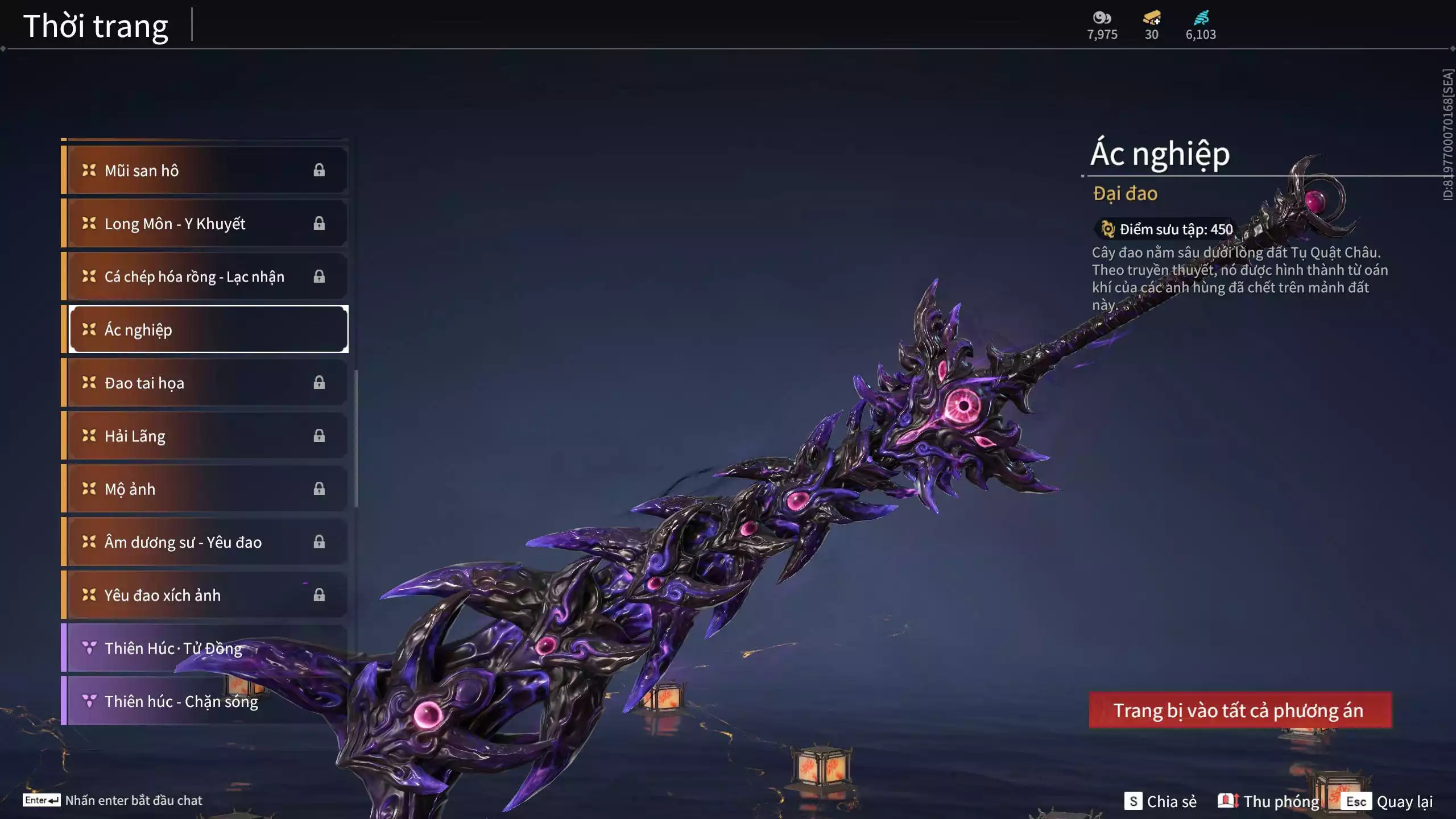Click the rarity icon beside Cá chép hóa rồng
This screenshot has height=819, width=1456.
coord(88,276)
